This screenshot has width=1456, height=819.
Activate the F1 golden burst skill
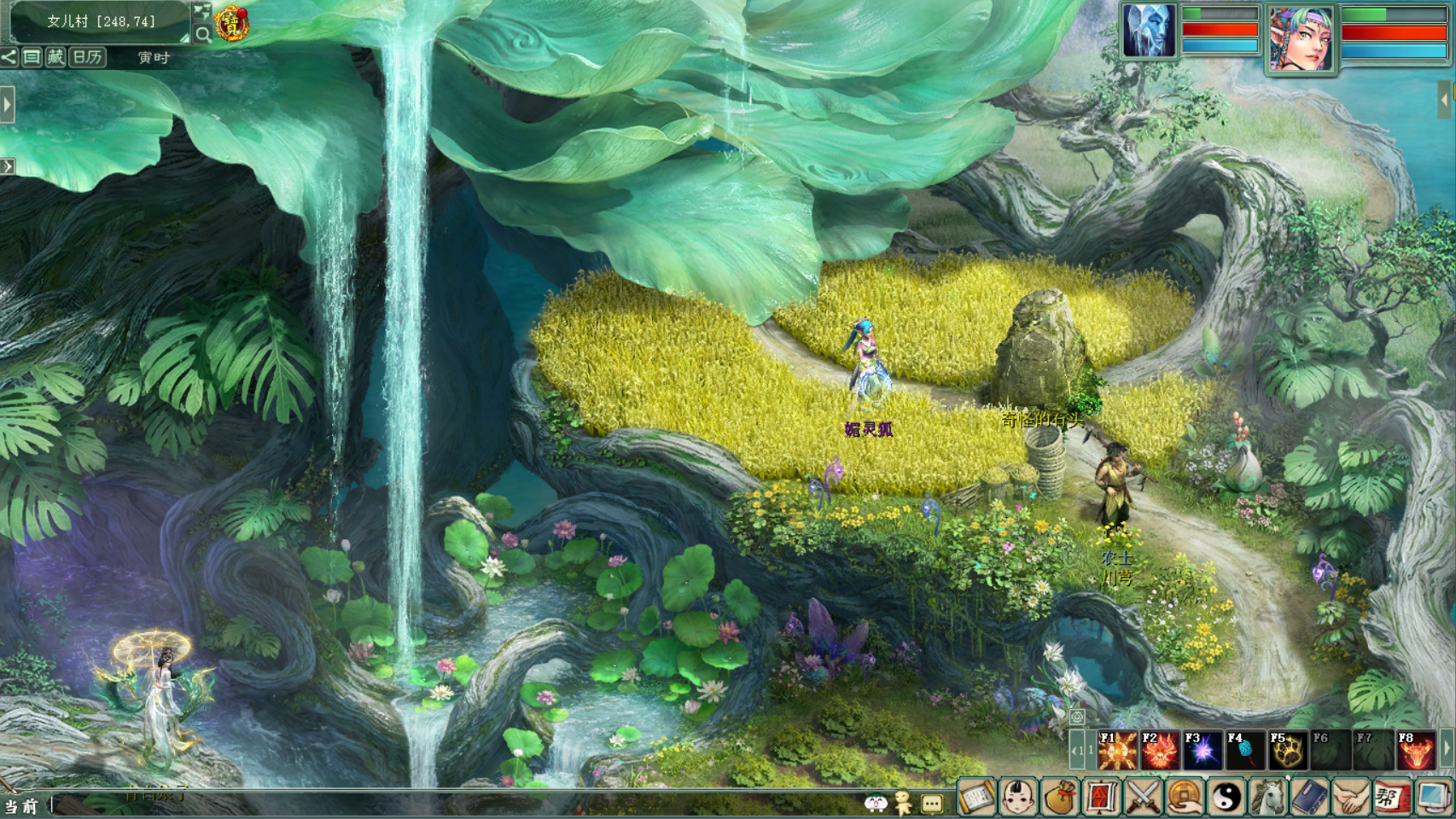pos(1117,751)
